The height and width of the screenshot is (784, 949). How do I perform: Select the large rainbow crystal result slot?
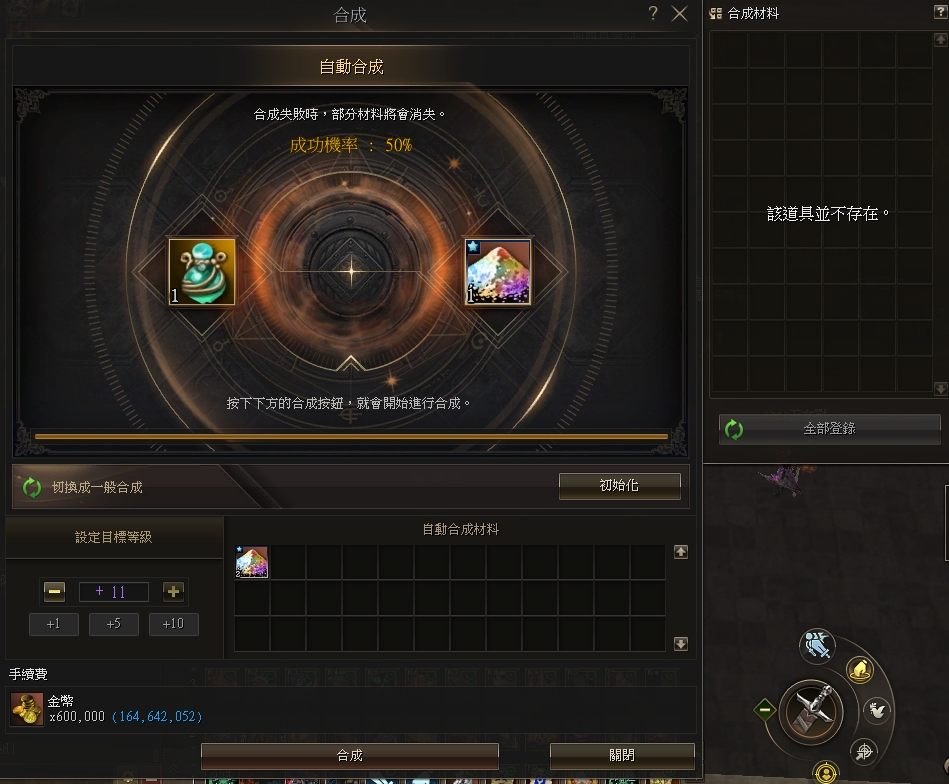(498, 271)
